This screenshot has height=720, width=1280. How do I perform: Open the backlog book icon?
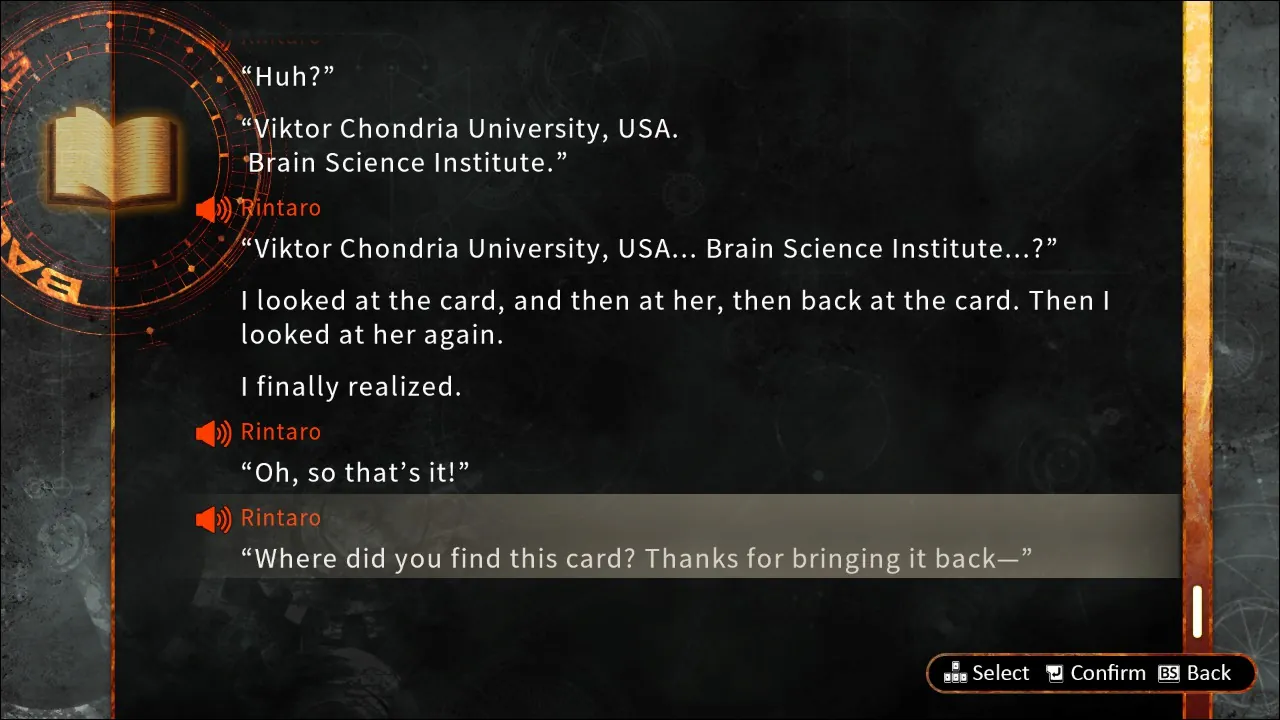click(113, 157)
